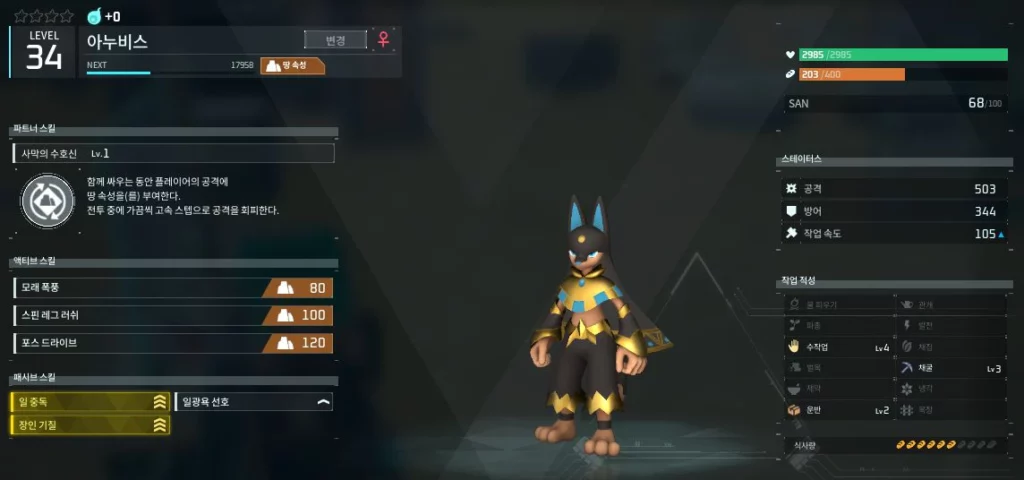Click the round partner skill icon
Viewport: 1024px width, 480px height.
(x=48, y=199)
